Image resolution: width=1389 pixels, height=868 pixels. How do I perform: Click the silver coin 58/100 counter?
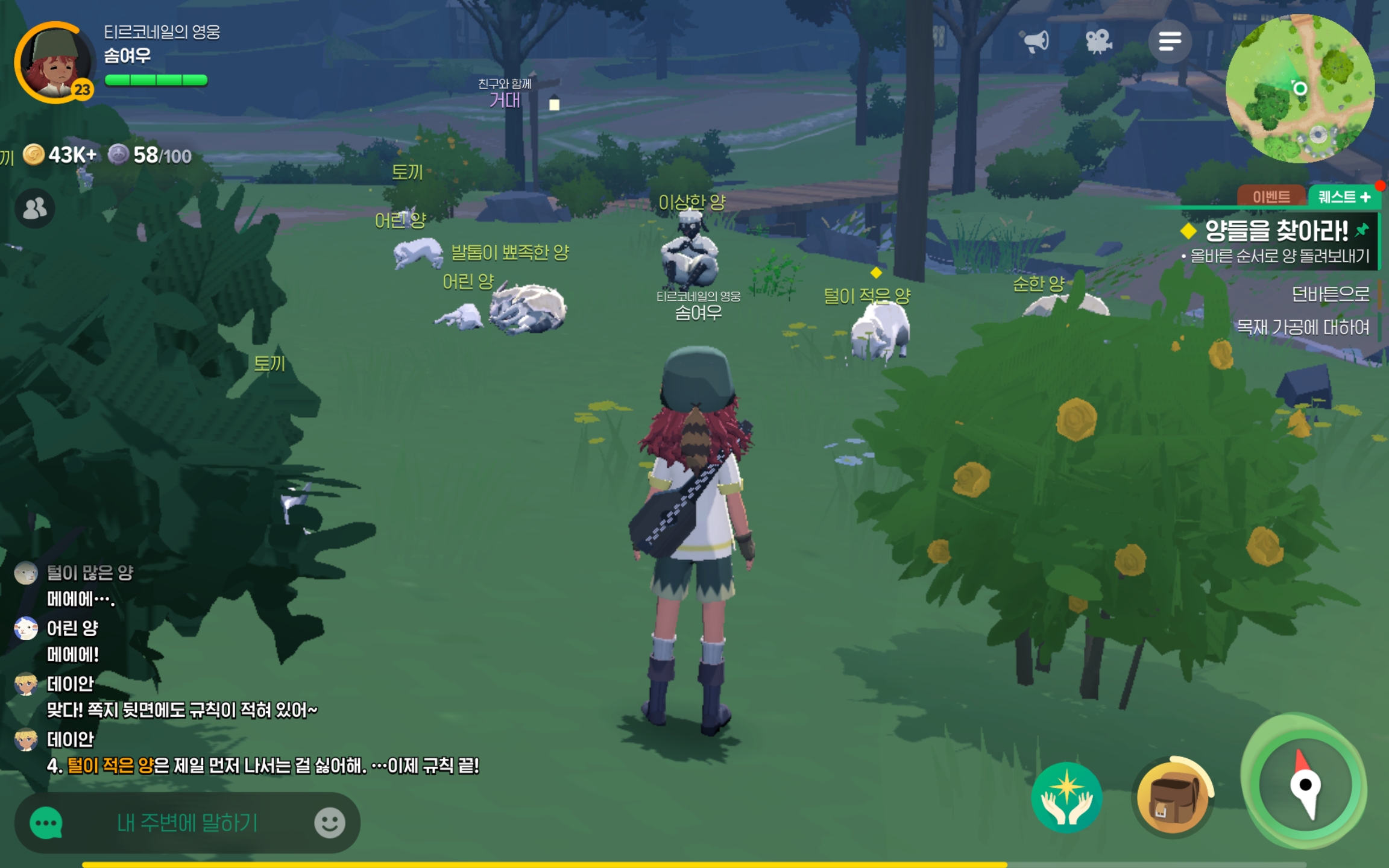click(151, 156)
